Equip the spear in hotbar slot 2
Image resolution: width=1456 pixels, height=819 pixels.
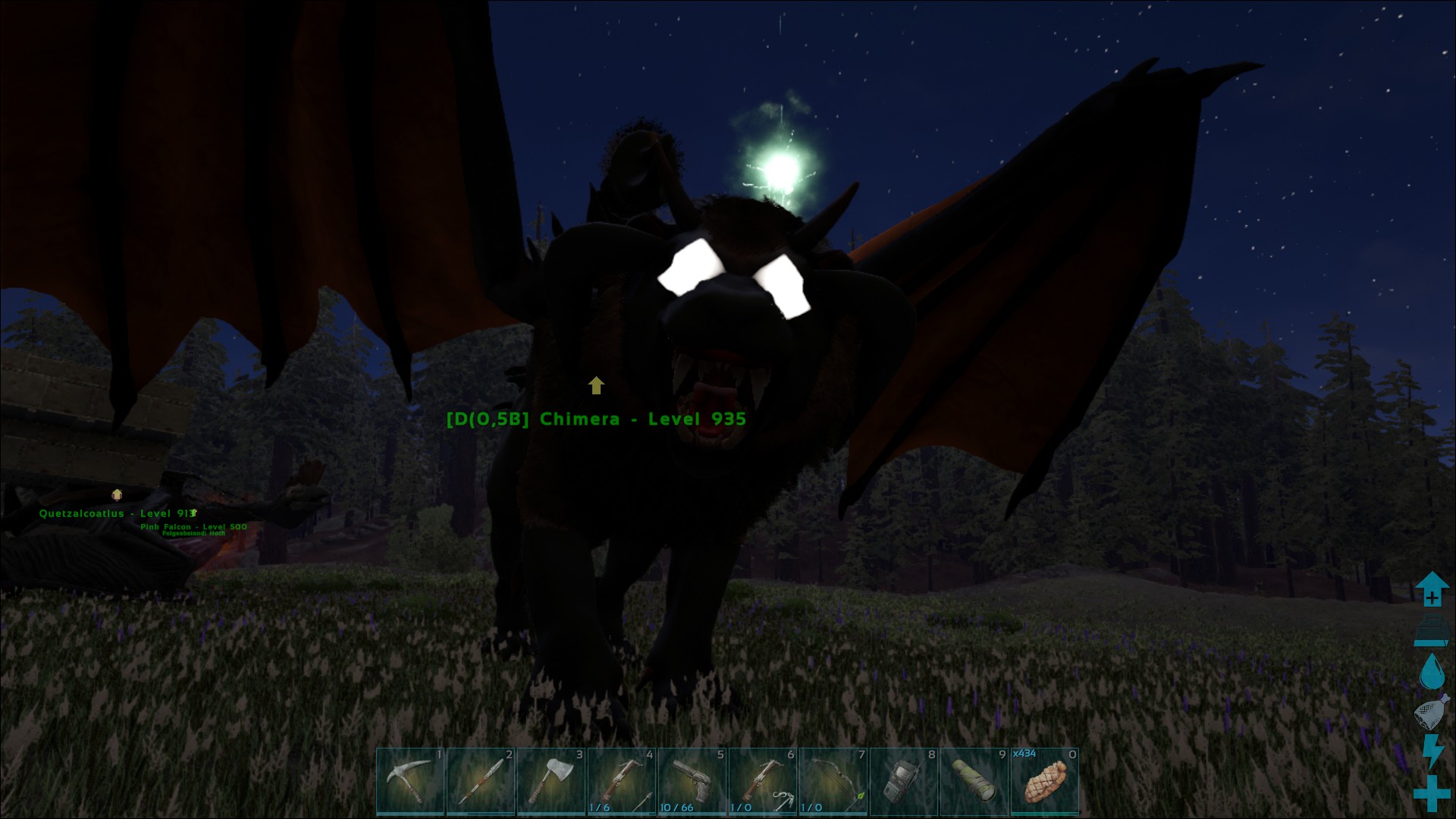(481, 781)
